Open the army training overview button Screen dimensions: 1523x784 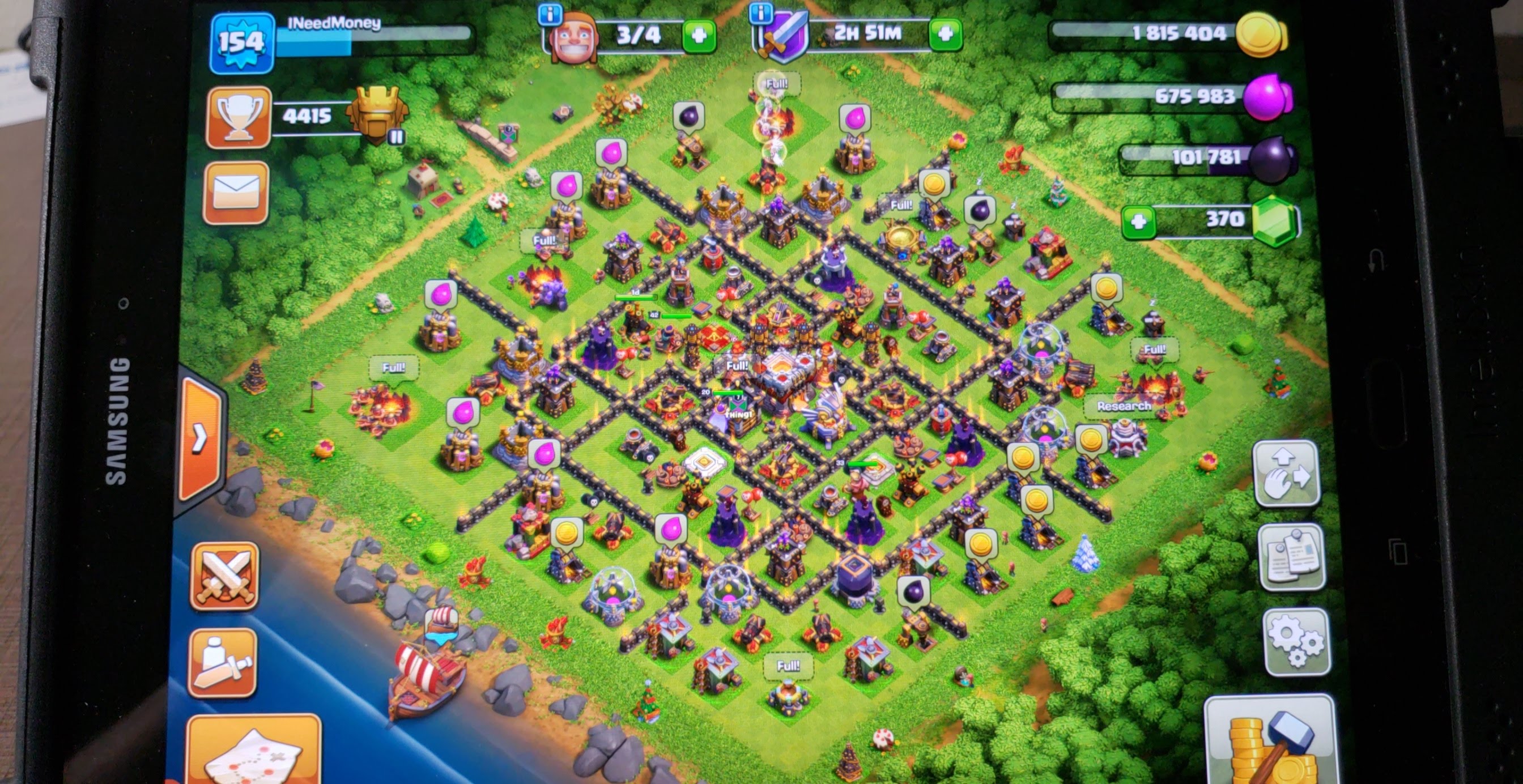pos(222,662)
